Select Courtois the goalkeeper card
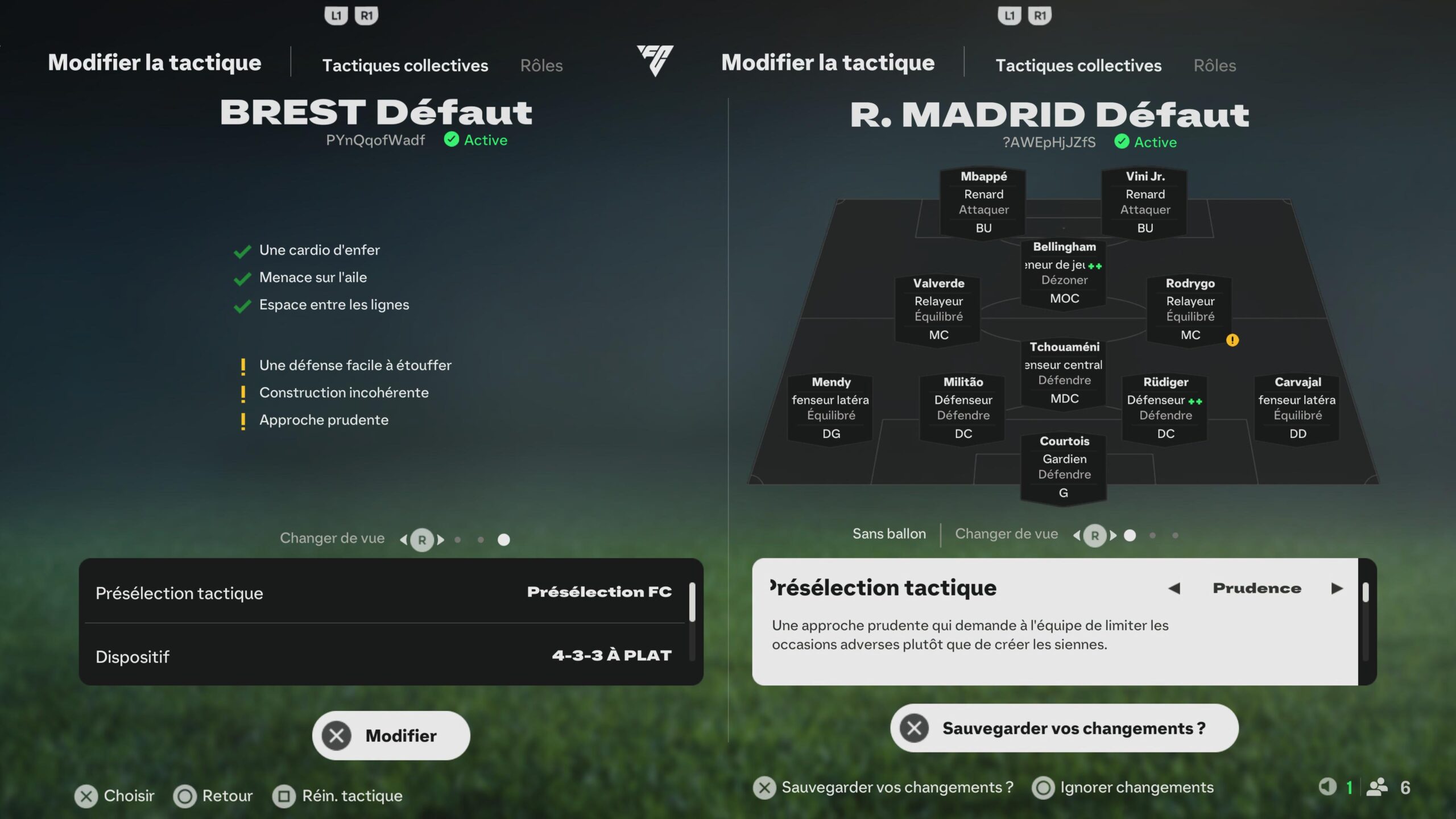This screenshot has height=819, width=1456. (1064, 467)
